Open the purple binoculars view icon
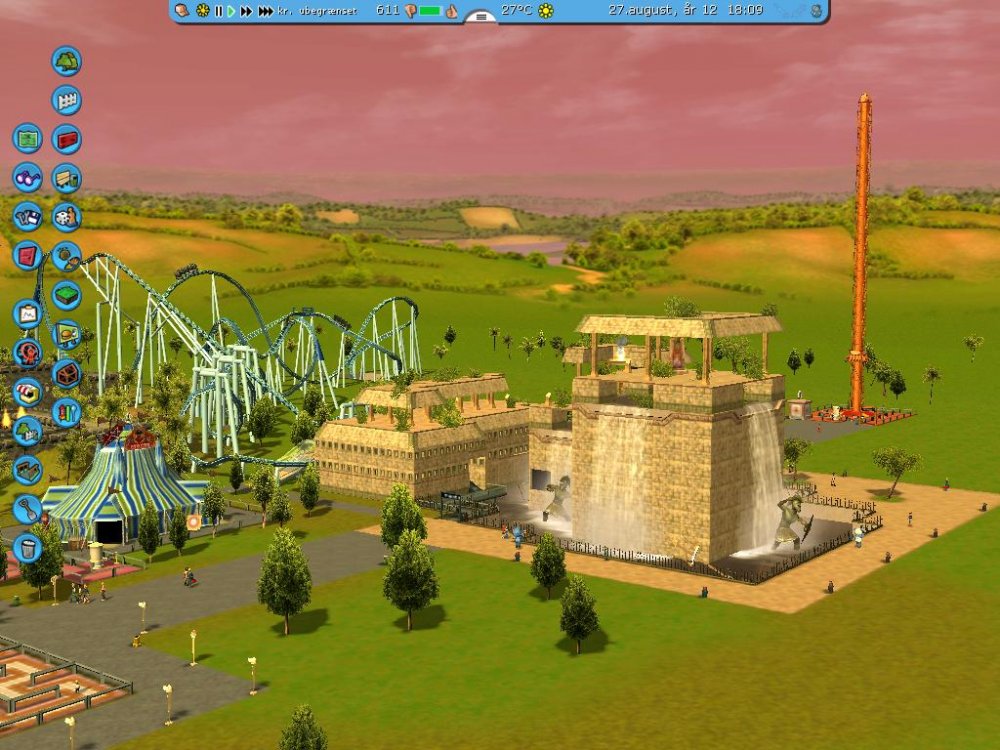The image size is (1000, 750). pos(27,177)
